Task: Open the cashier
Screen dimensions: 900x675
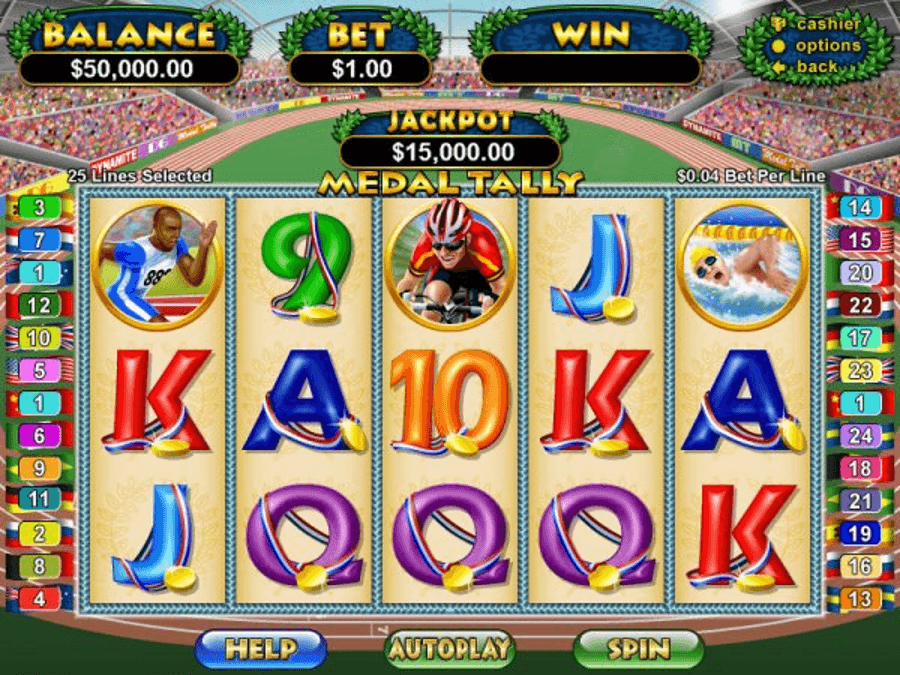Action: tap(827, 24)
